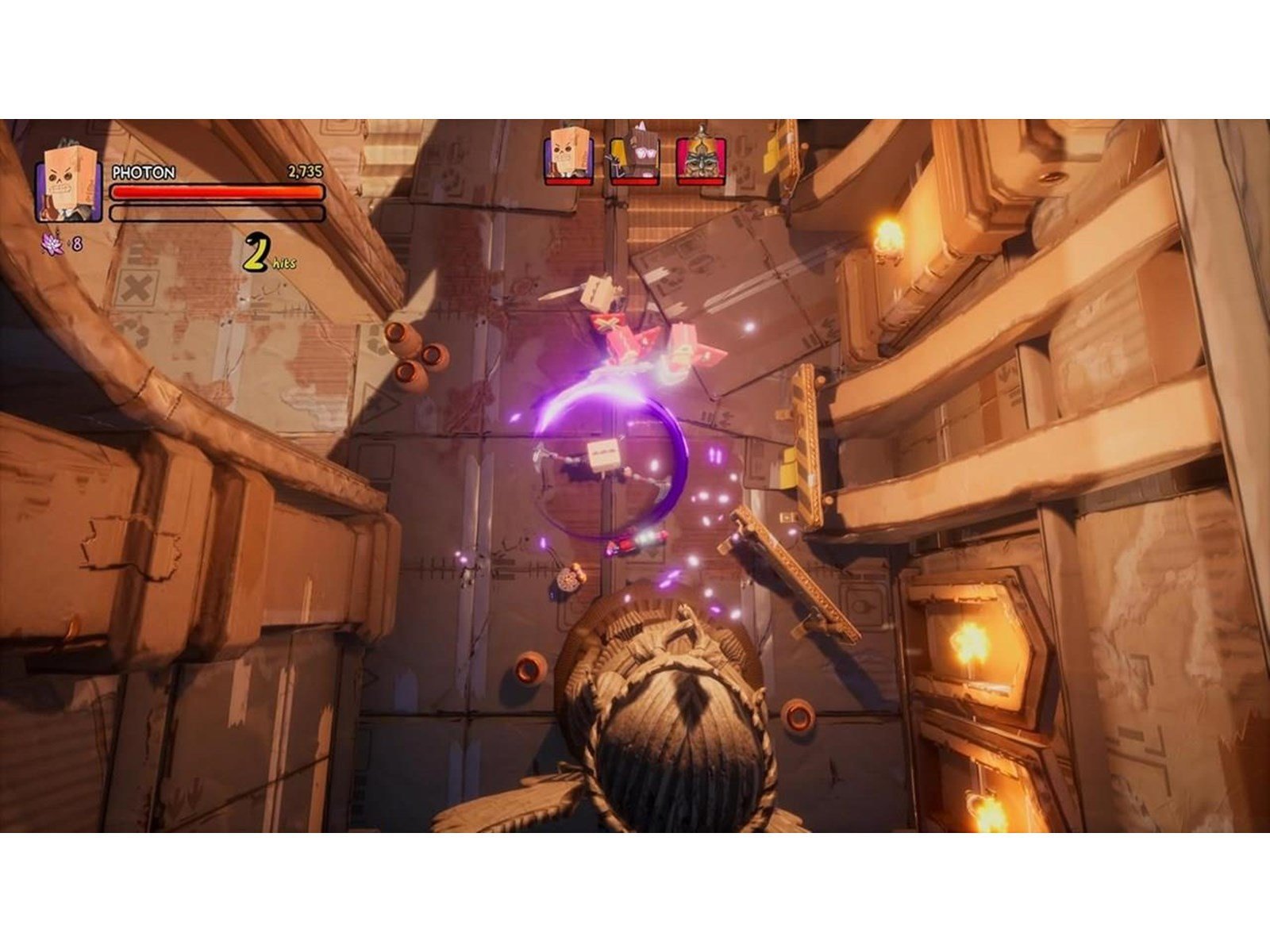The height and width of the screenshot is (952, 1270).
Task: Toggle the empty secondary bar below Photon's health
Action: pos(216,211)
